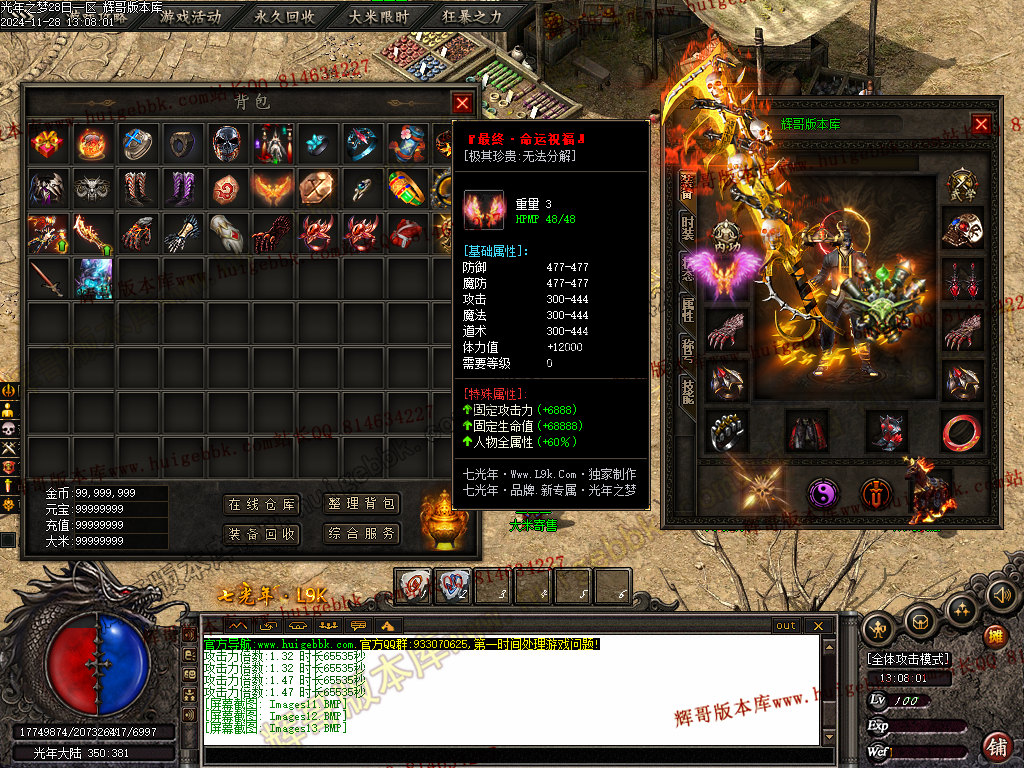
Task: Open 装备回收 equipment recycling
Action: (x=262, y=534)
